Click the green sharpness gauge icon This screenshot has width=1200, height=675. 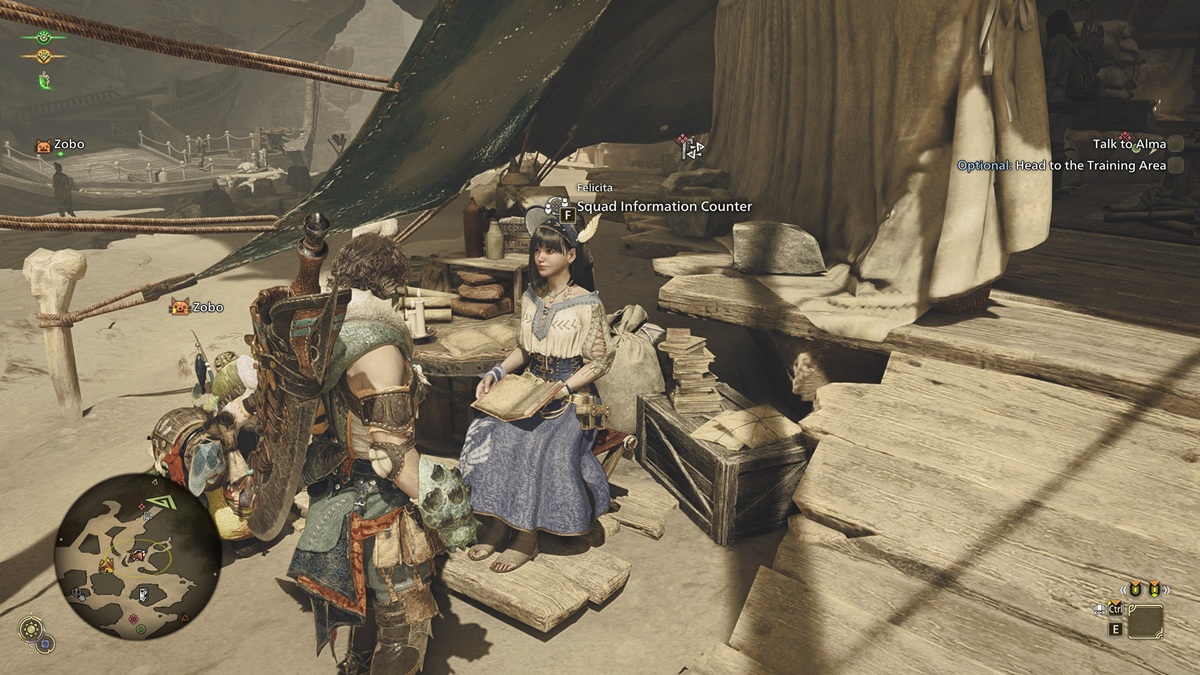44,79
